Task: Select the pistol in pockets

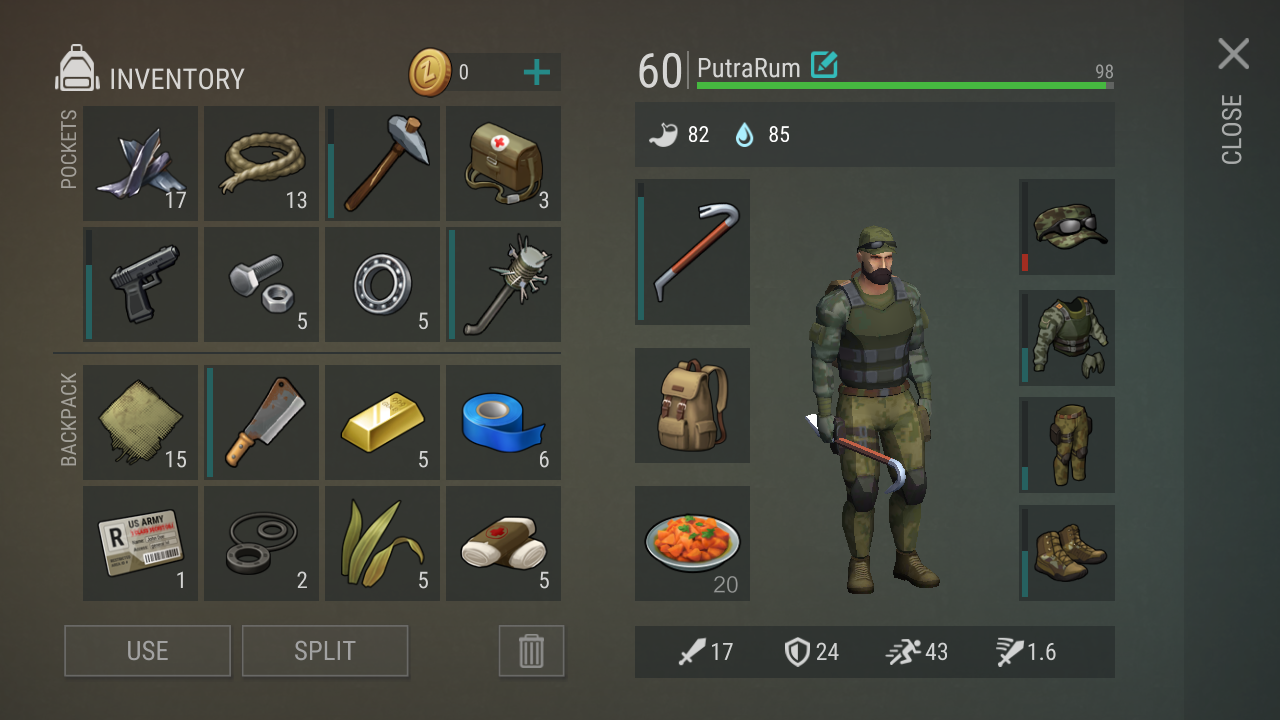Action: pyautogui.click(x=141, y=285)
